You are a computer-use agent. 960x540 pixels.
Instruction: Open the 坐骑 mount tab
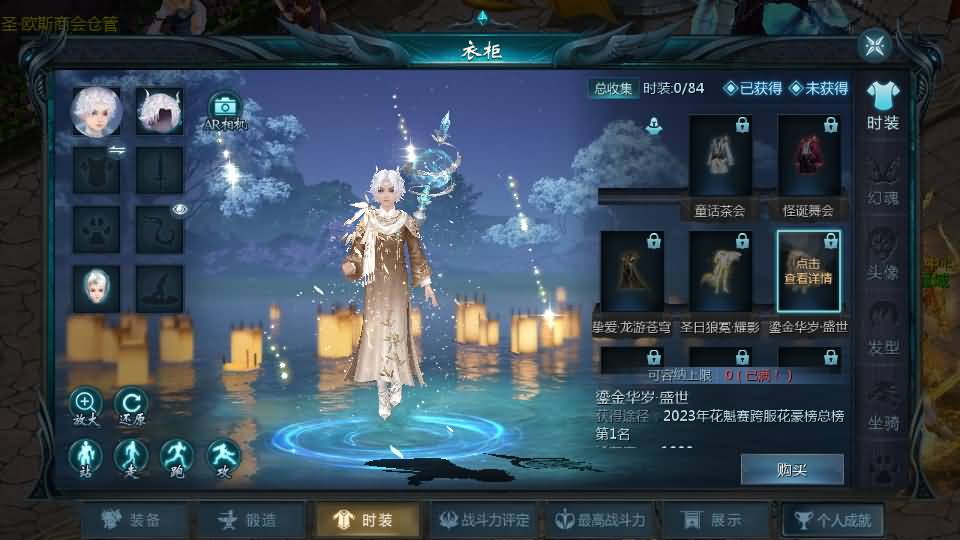click(x=883, y=405)
